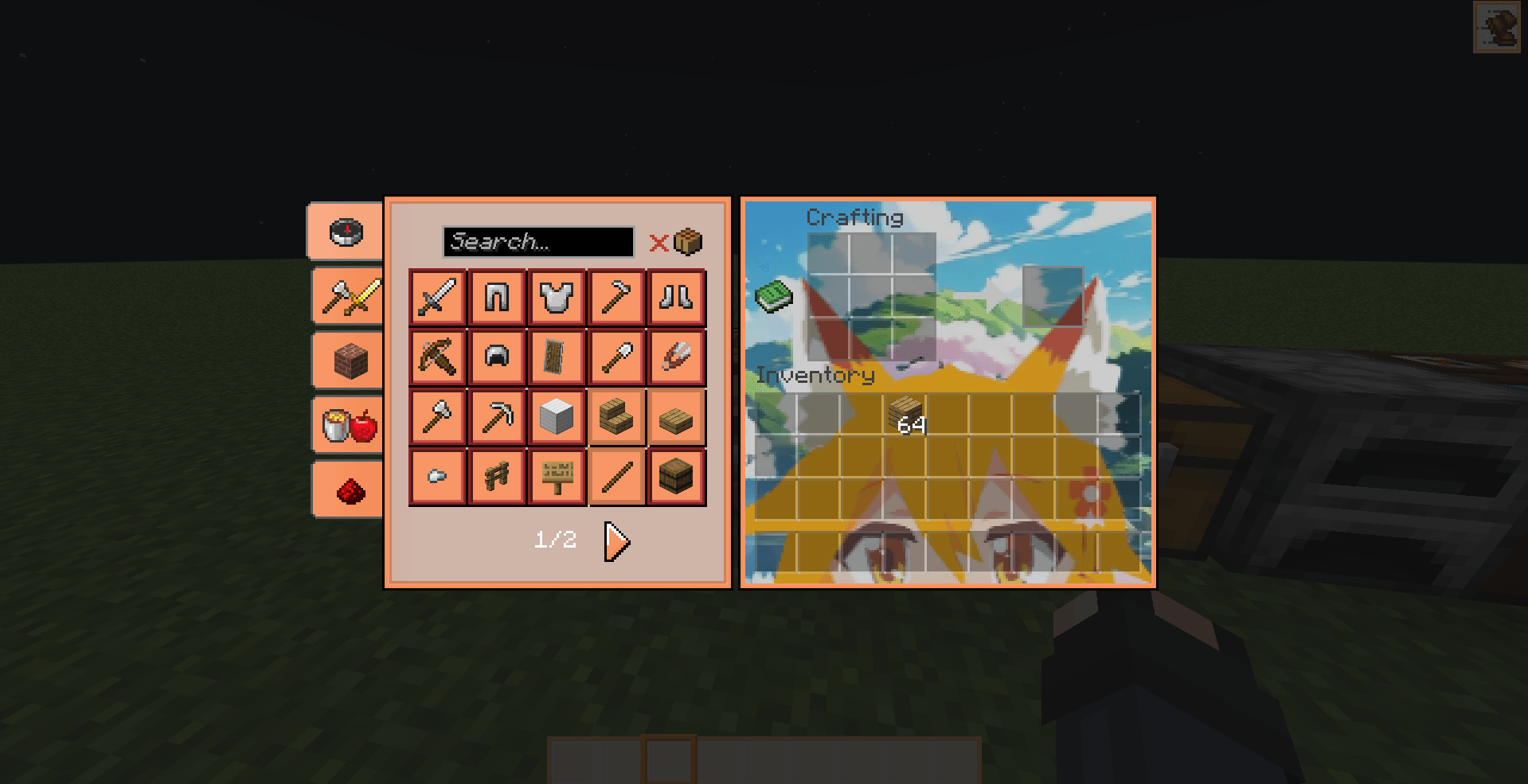Pick up the 64 oak planks stack
The image size is (1528, 784).
click(907, 415)
